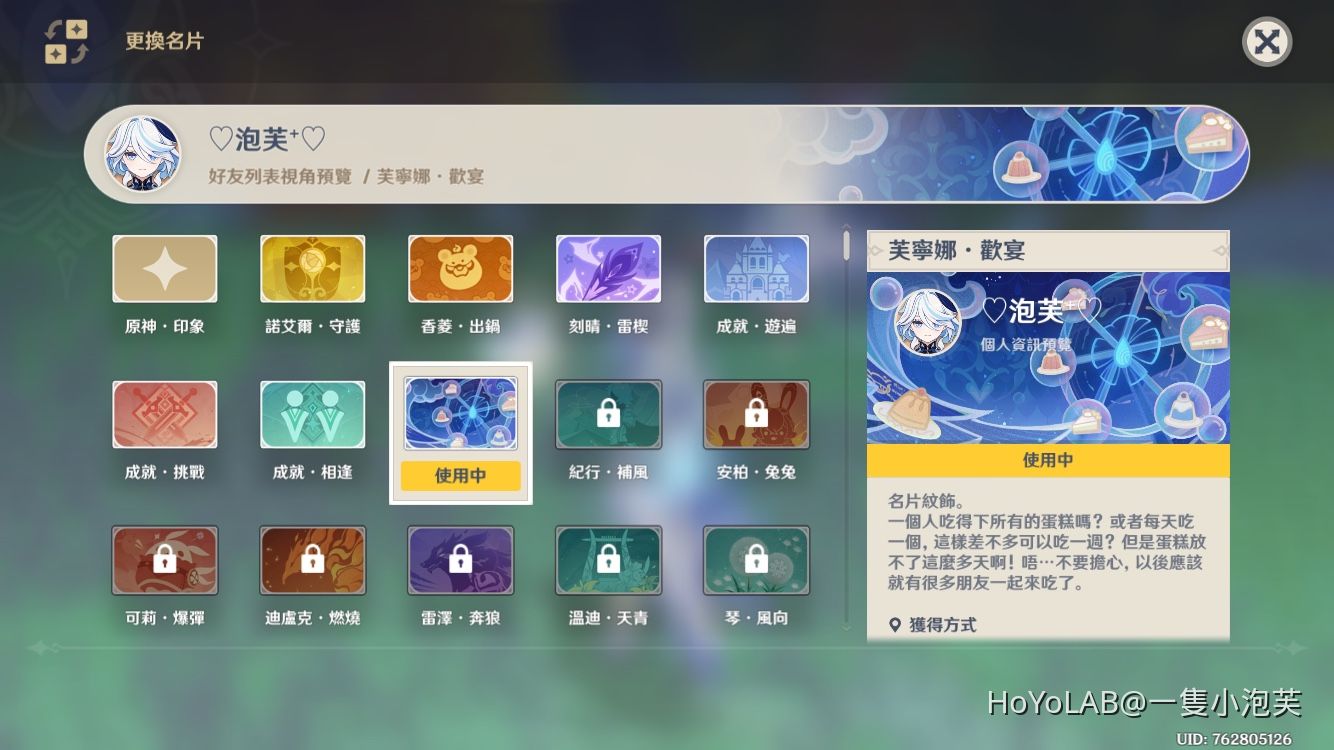The width and height of the screenshot is (1334, 750).
Task: Choose the 成就·挑戰 namecard icon
Action: (164, 413)
